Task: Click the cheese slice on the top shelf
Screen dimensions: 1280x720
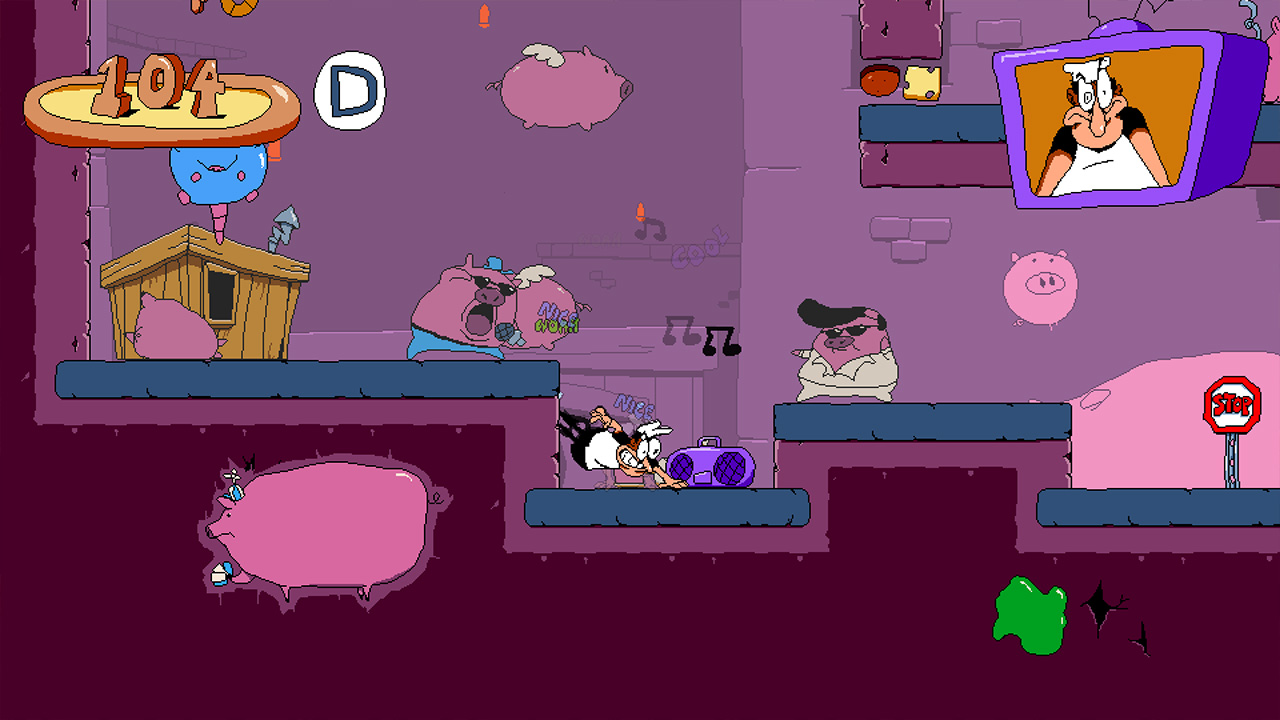Action: coord(923,83)
